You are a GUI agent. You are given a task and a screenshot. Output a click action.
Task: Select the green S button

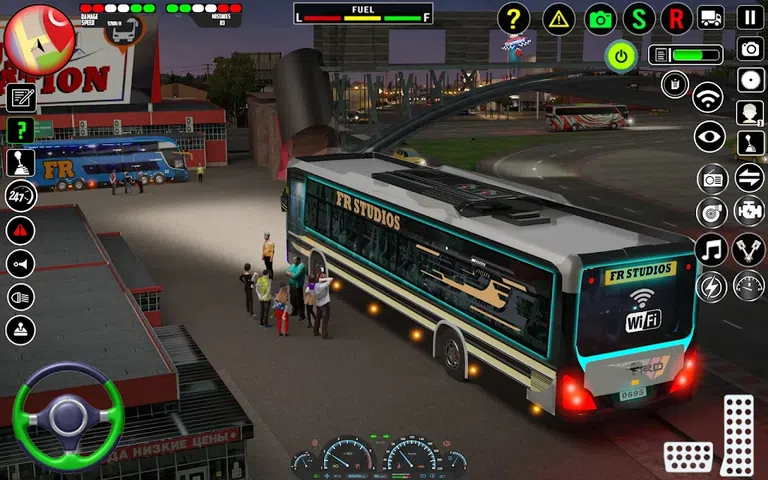[x=639, y=18]
